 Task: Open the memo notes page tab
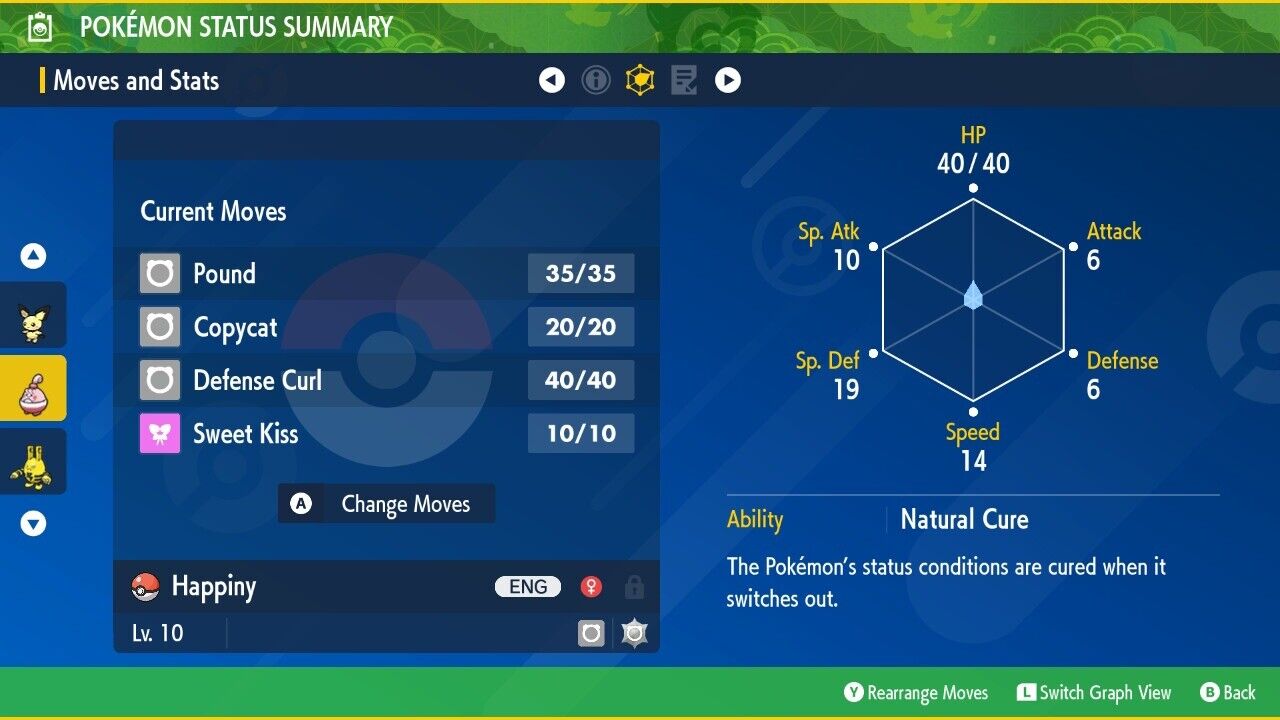coord(684,80)
